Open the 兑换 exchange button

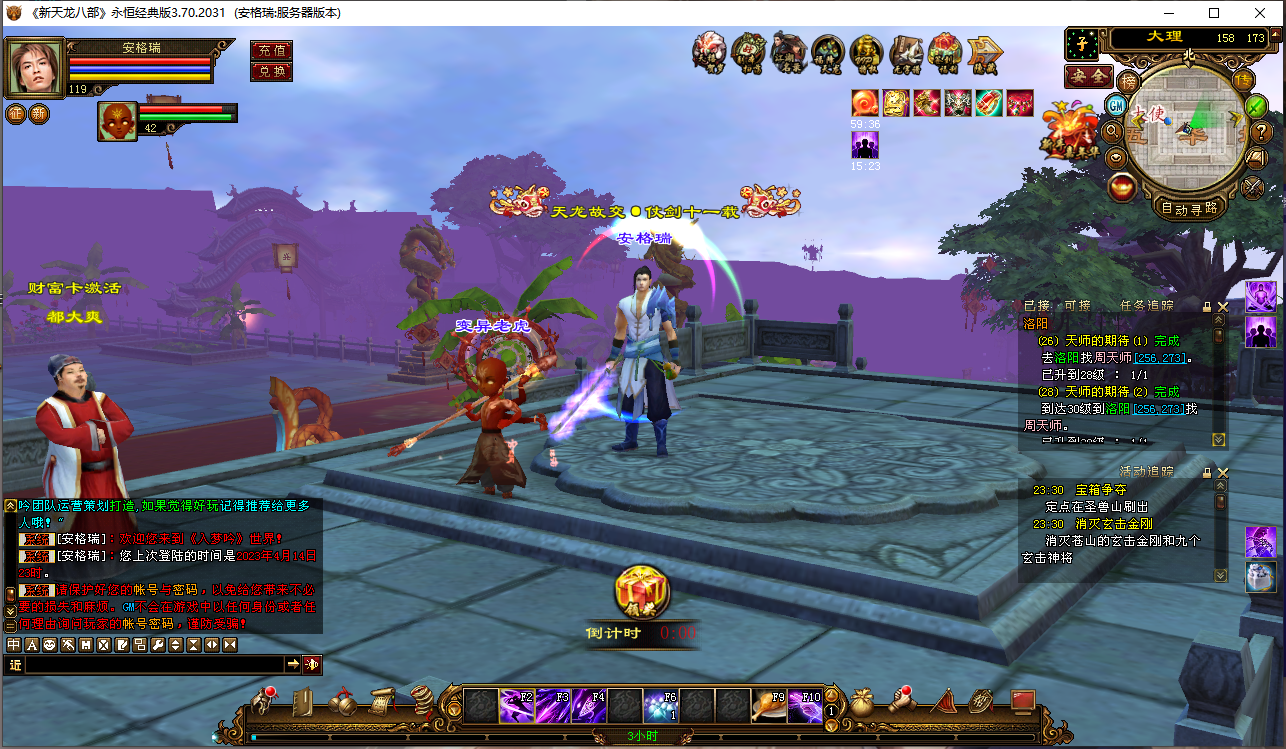pos(271,71)
